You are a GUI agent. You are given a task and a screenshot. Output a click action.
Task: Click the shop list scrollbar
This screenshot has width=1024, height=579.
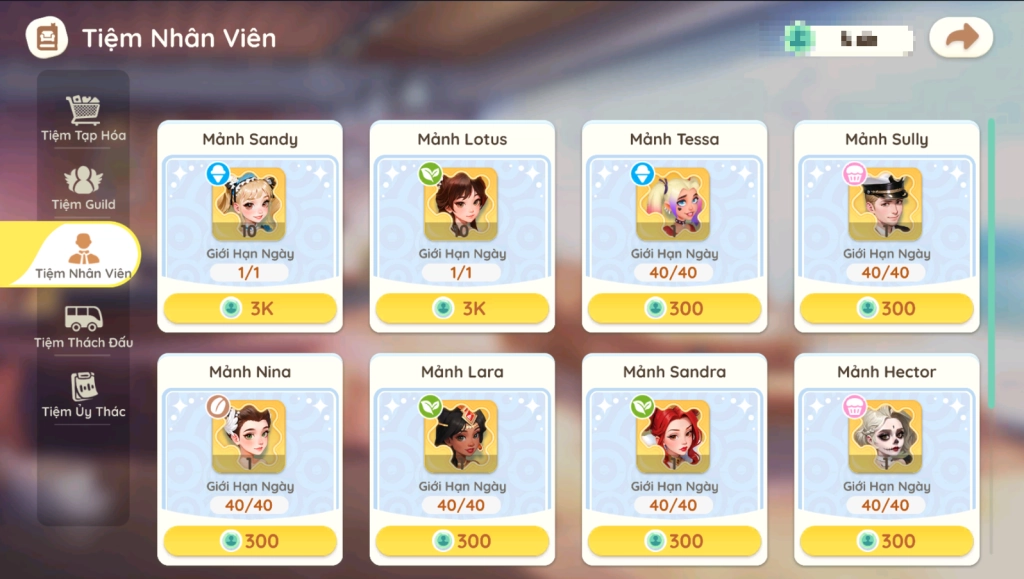point(991,262)
